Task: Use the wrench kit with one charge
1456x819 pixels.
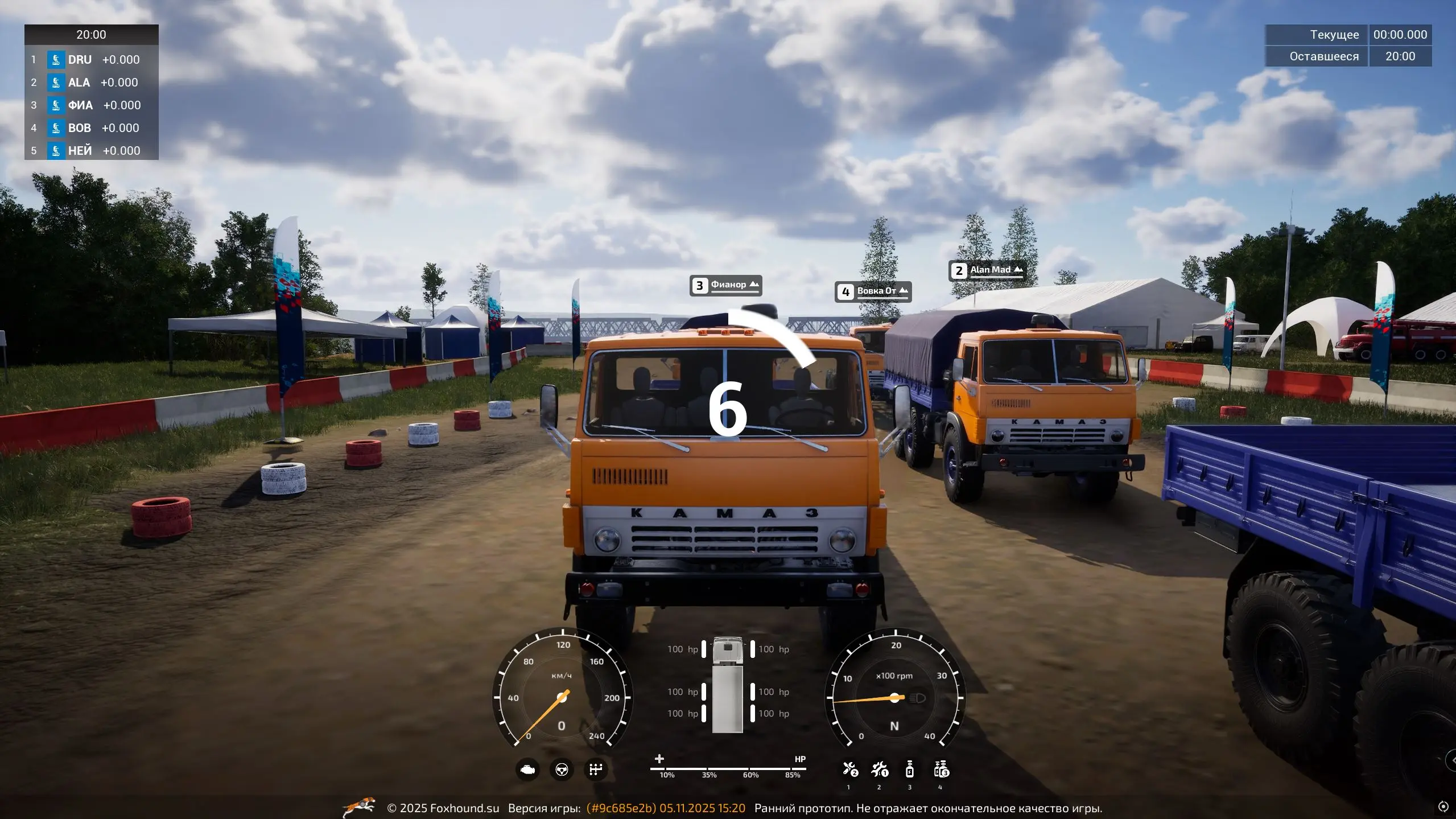Action: [x=880, y=770]
